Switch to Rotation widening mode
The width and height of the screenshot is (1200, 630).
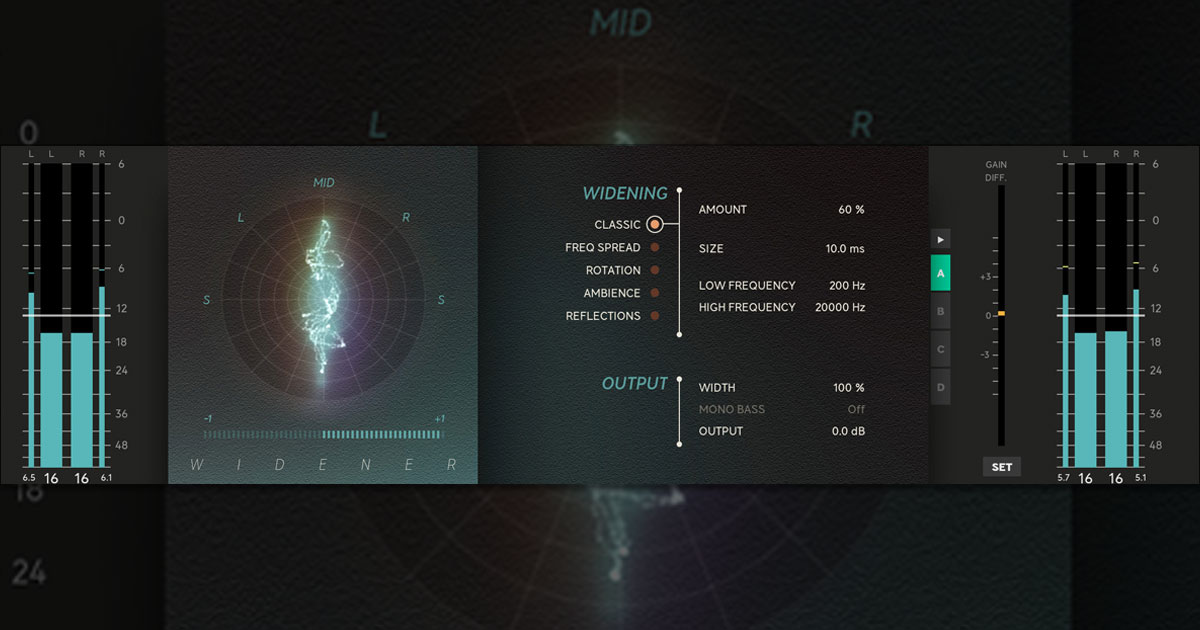654,270
